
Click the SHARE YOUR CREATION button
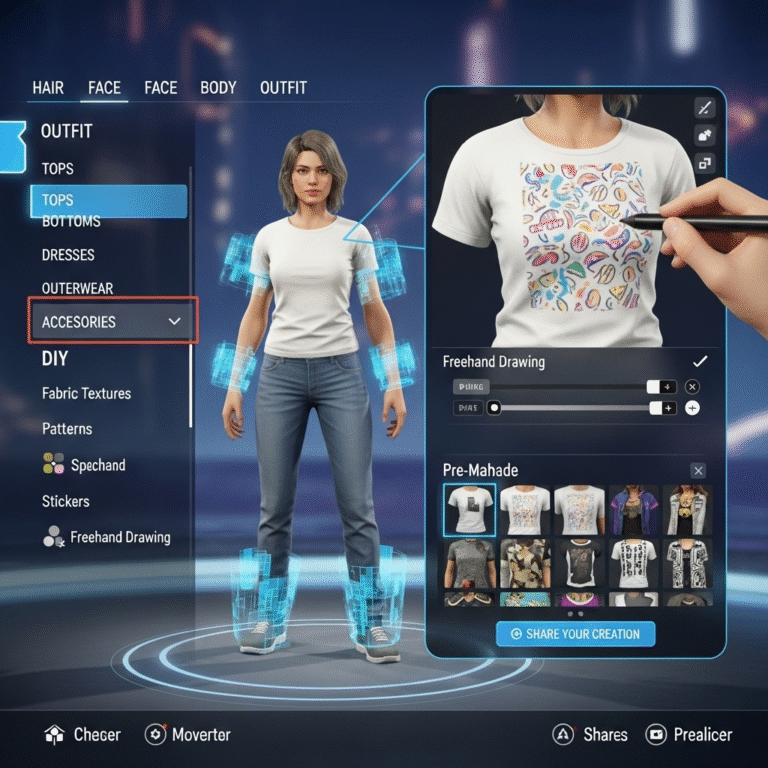pos(575,634)
